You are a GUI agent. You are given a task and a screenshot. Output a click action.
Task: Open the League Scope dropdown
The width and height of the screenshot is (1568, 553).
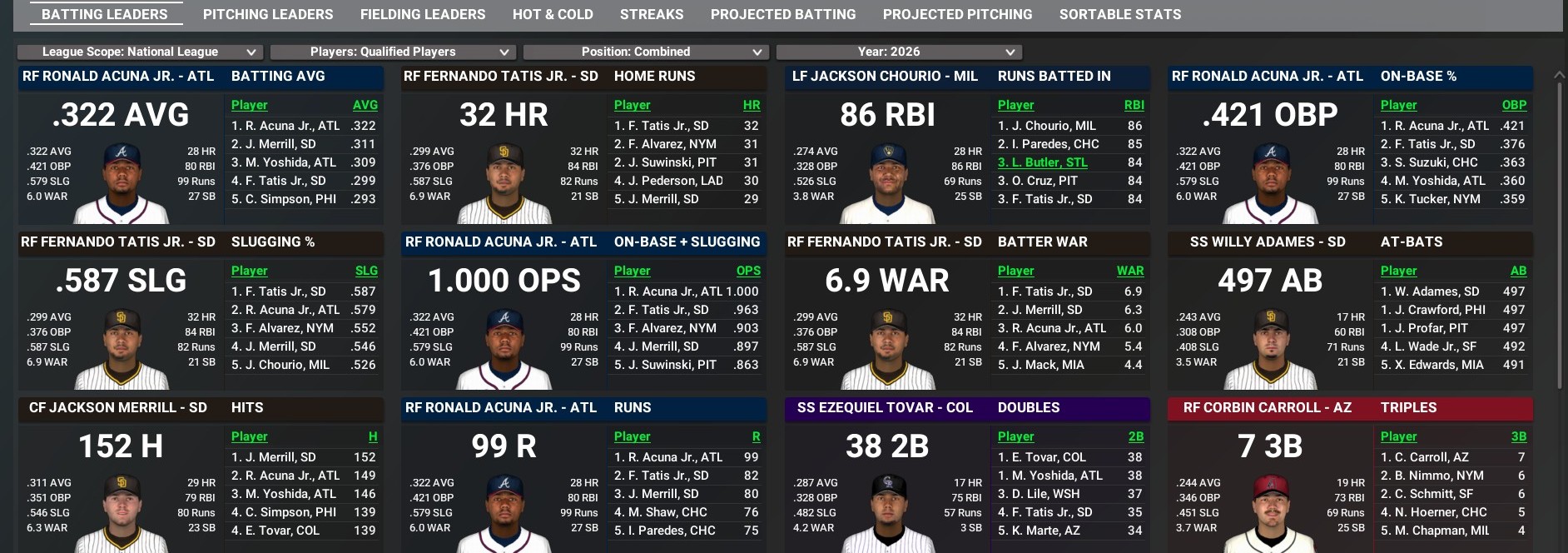pos(140,52)
